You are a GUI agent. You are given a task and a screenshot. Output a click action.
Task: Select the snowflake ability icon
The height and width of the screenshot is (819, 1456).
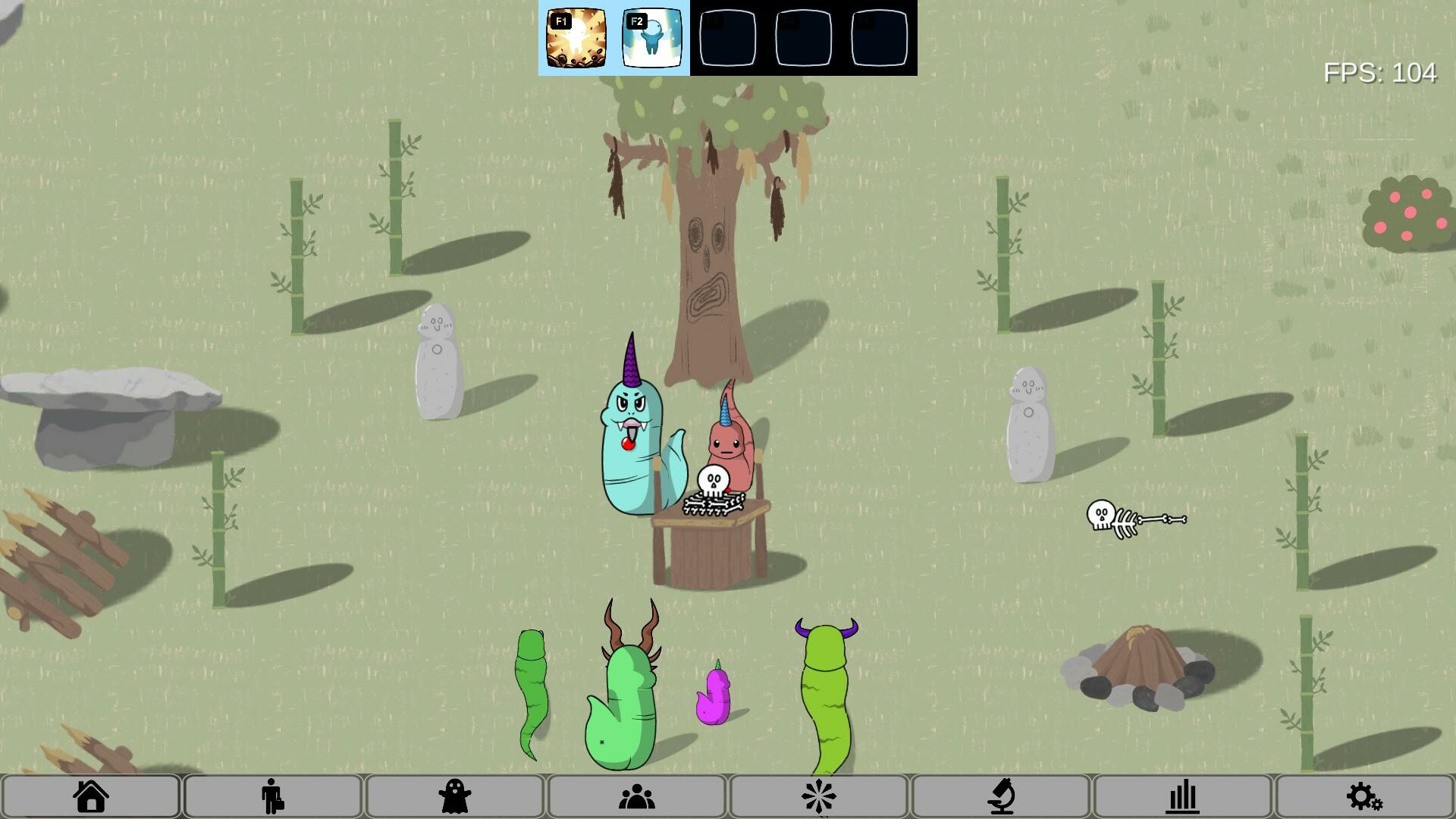(819, 796)
